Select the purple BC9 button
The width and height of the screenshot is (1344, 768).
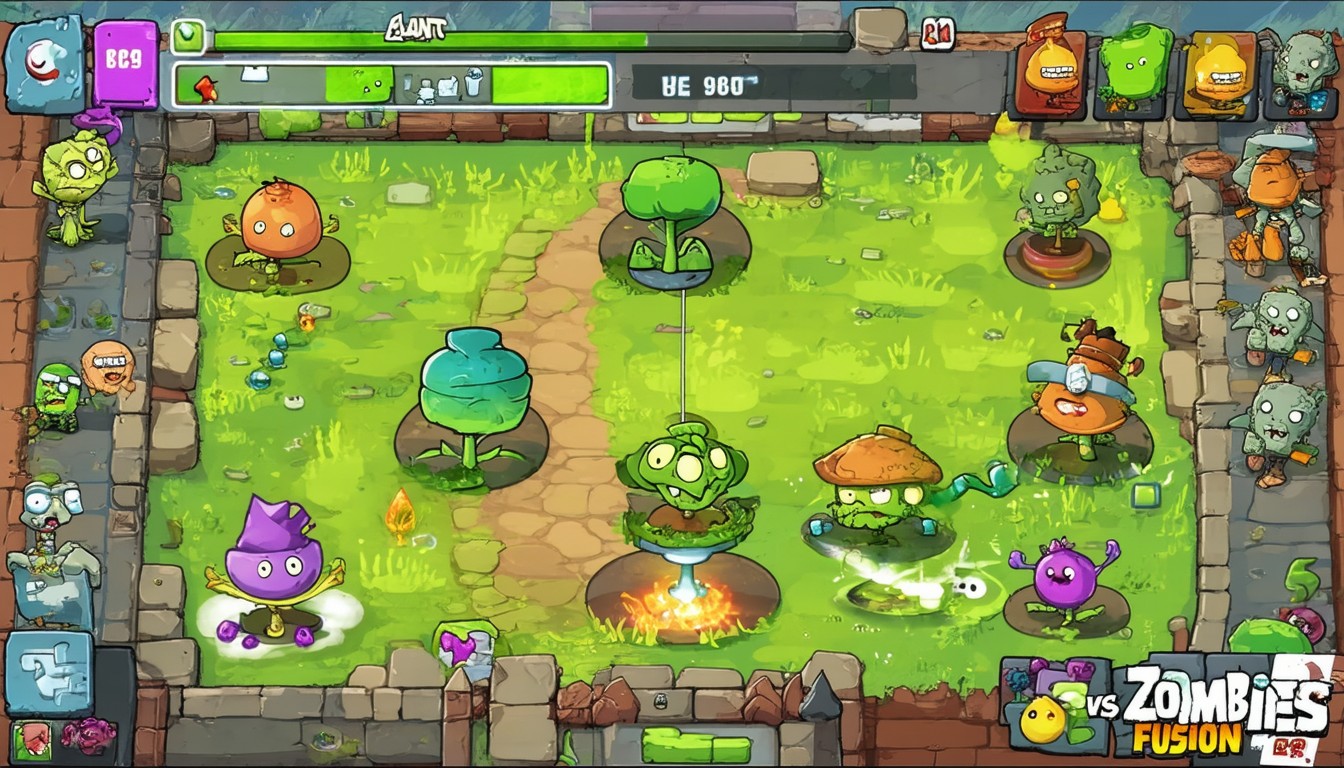126,63
